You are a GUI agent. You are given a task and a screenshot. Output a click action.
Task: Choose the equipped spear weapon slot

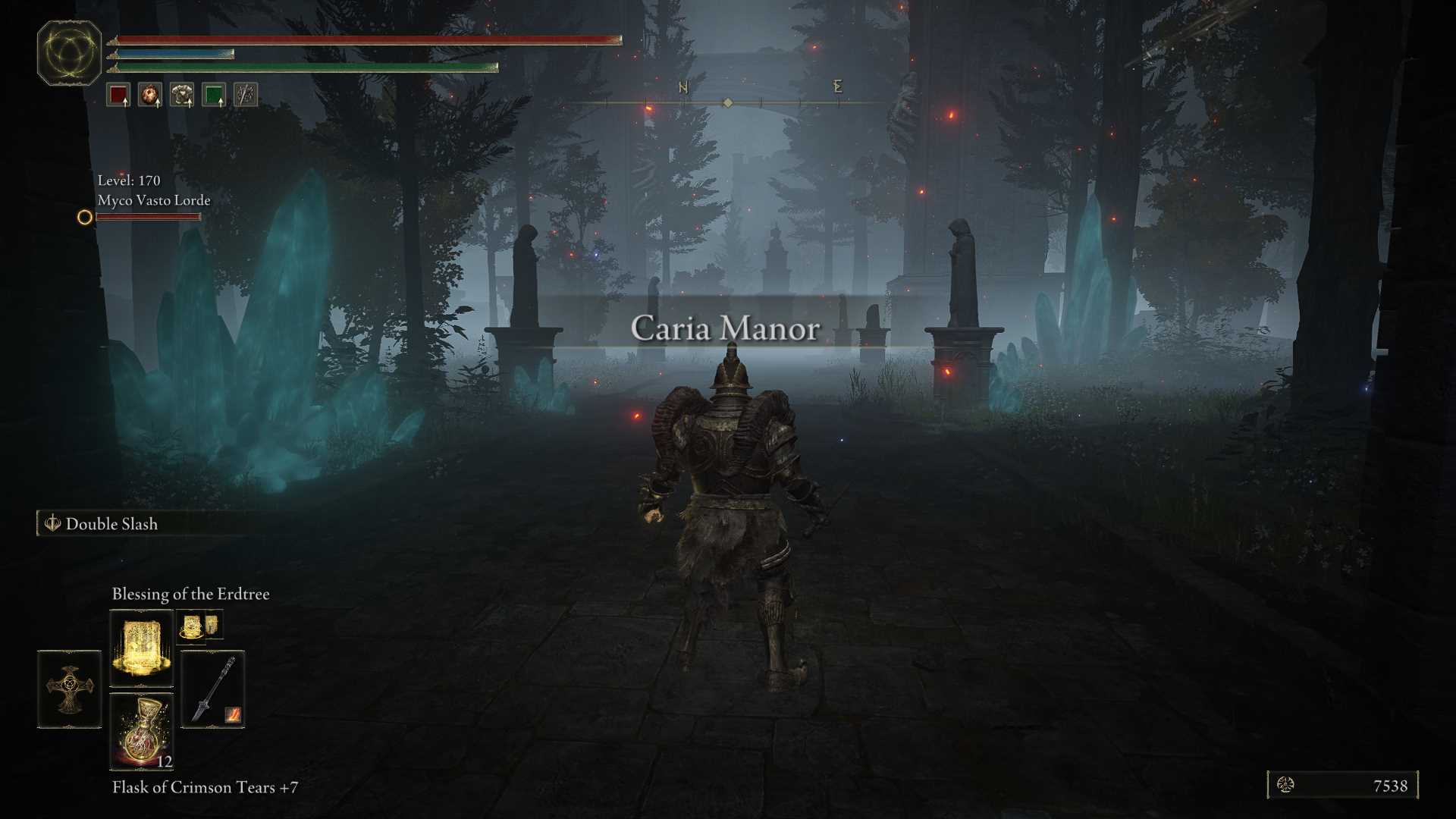pyautogui.click(x=213, y=689)
